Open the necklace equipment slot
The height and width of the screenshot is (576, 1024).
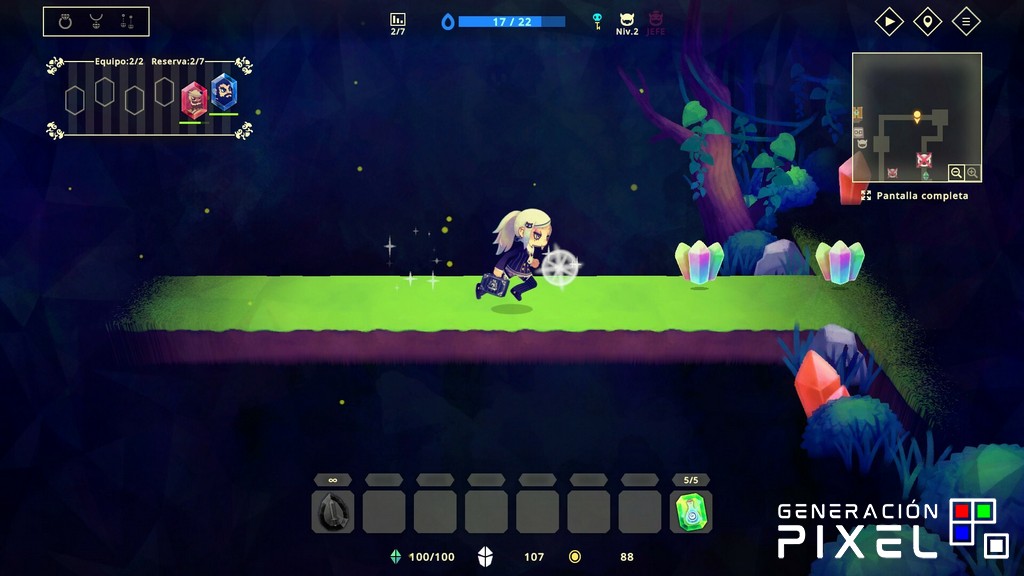(96, 21)
